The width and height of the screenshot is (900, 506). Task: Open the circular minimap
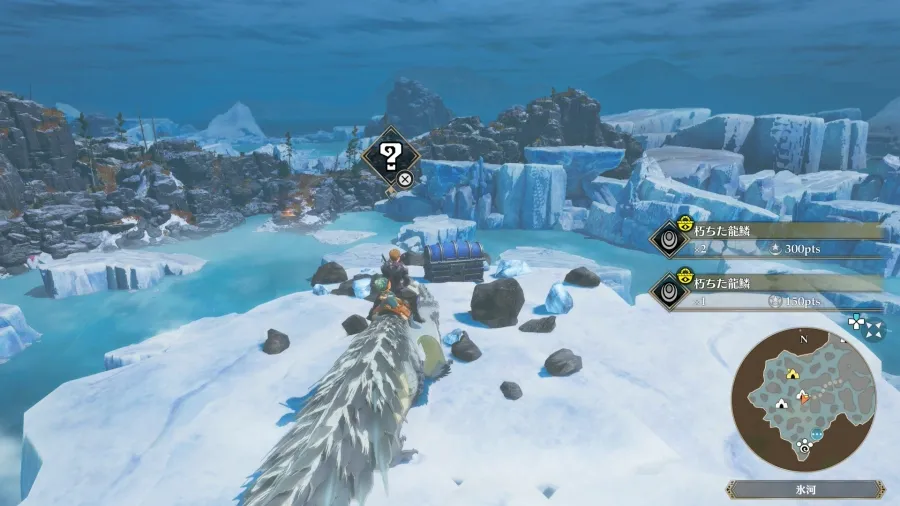(804, 400)
